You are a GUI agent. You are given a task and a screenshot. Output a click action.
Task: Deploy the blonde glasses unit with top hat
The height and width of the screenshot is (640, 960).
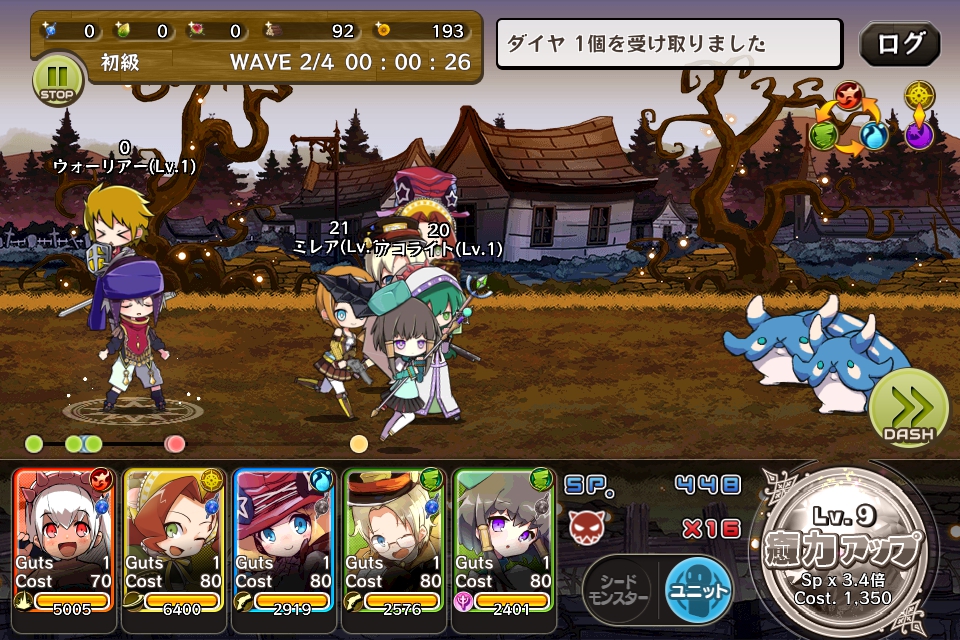tap(393, 539)
